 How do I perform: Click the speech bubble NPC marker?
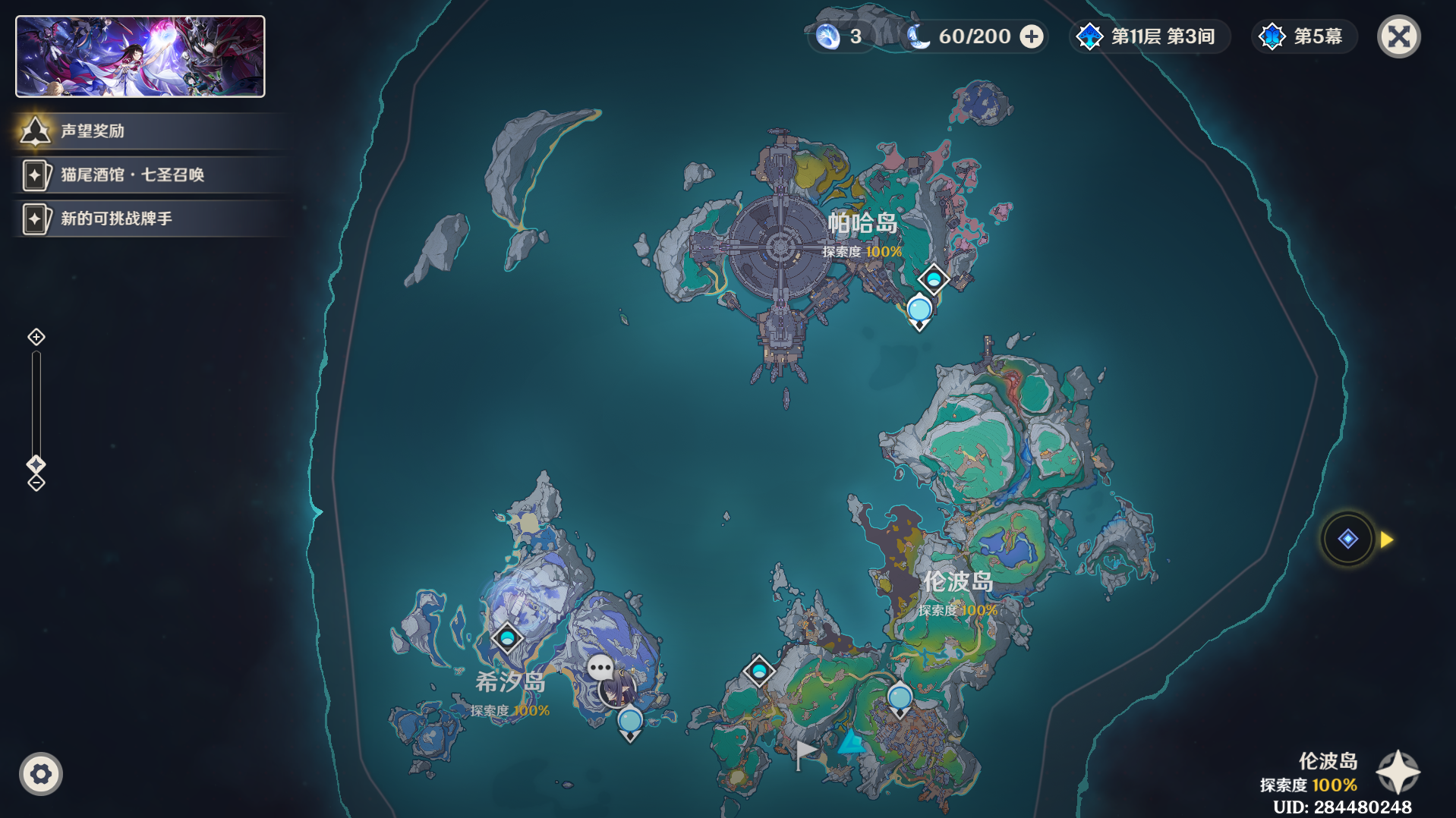click(600, 669)
